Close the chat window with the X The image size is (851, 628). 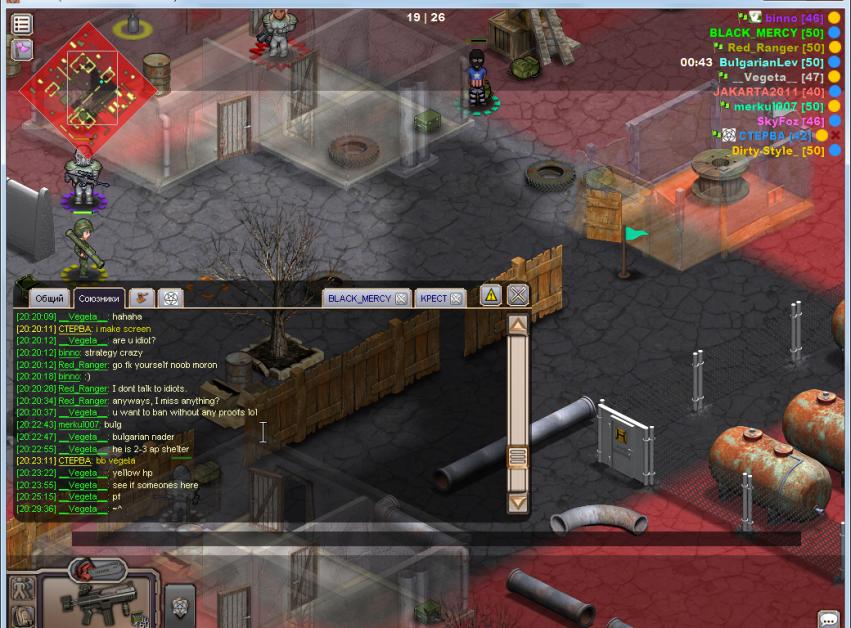pyautogui.click(x=517, y=295)
